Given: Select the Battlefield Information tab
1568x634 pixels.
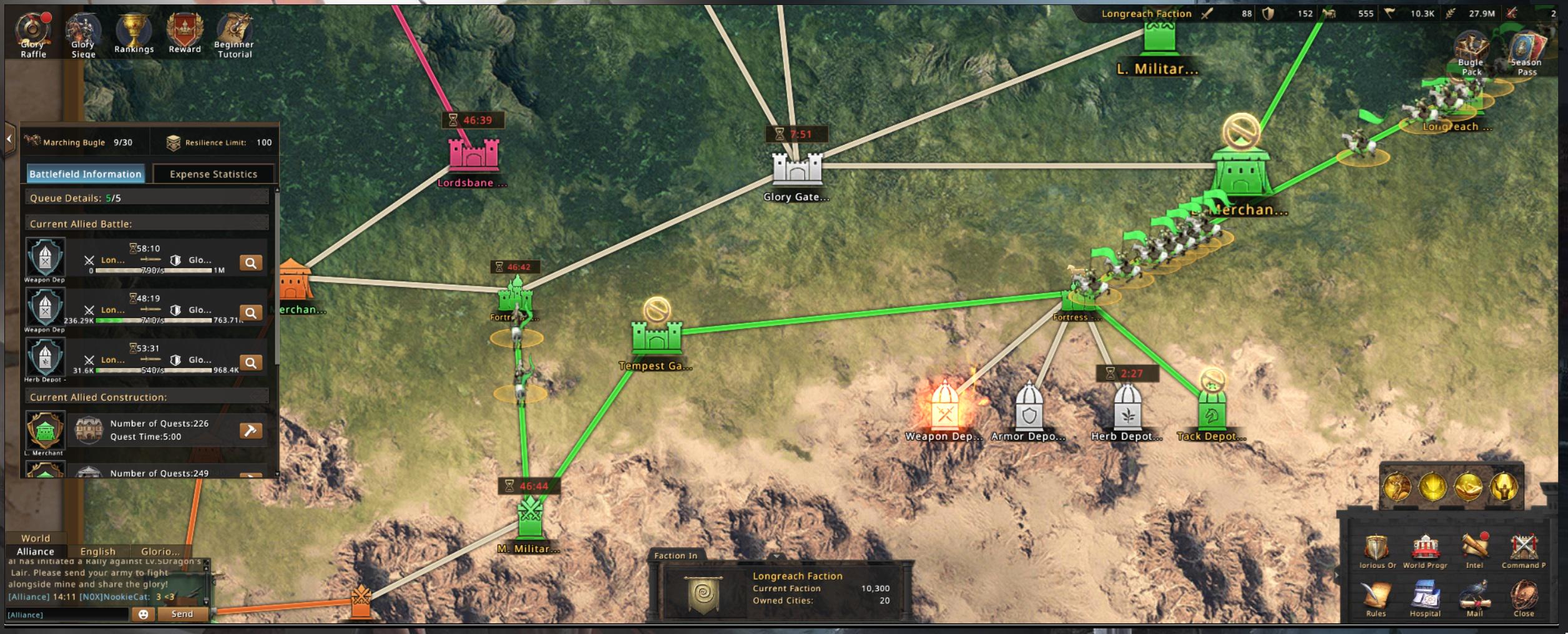Looking at the screenshot, I should (86, 174).
